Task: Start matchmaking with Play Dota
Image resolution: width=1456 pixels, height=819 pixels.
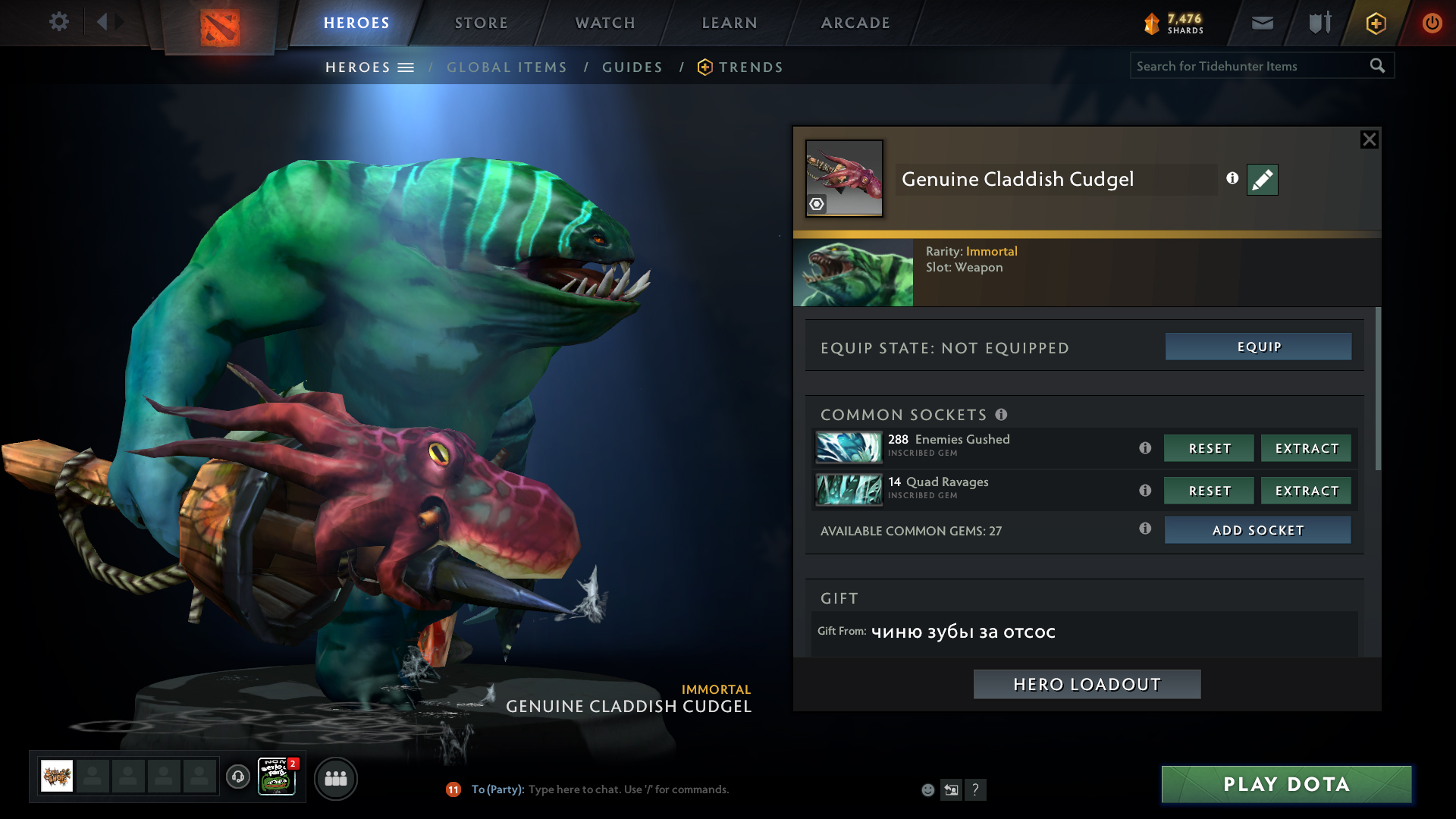Action: (x=1286, y=784)
